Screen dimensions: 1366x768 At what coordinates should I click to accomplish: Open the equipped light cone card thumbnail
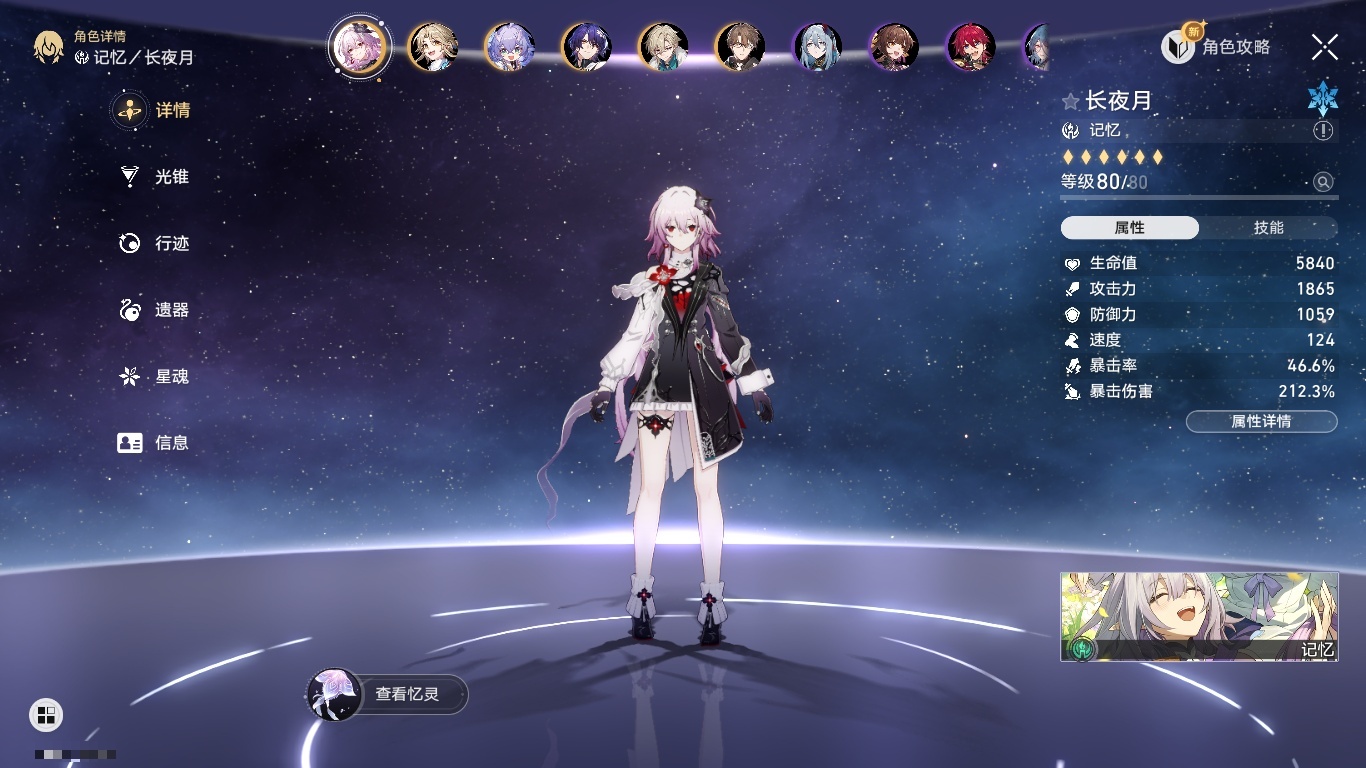1199,616
